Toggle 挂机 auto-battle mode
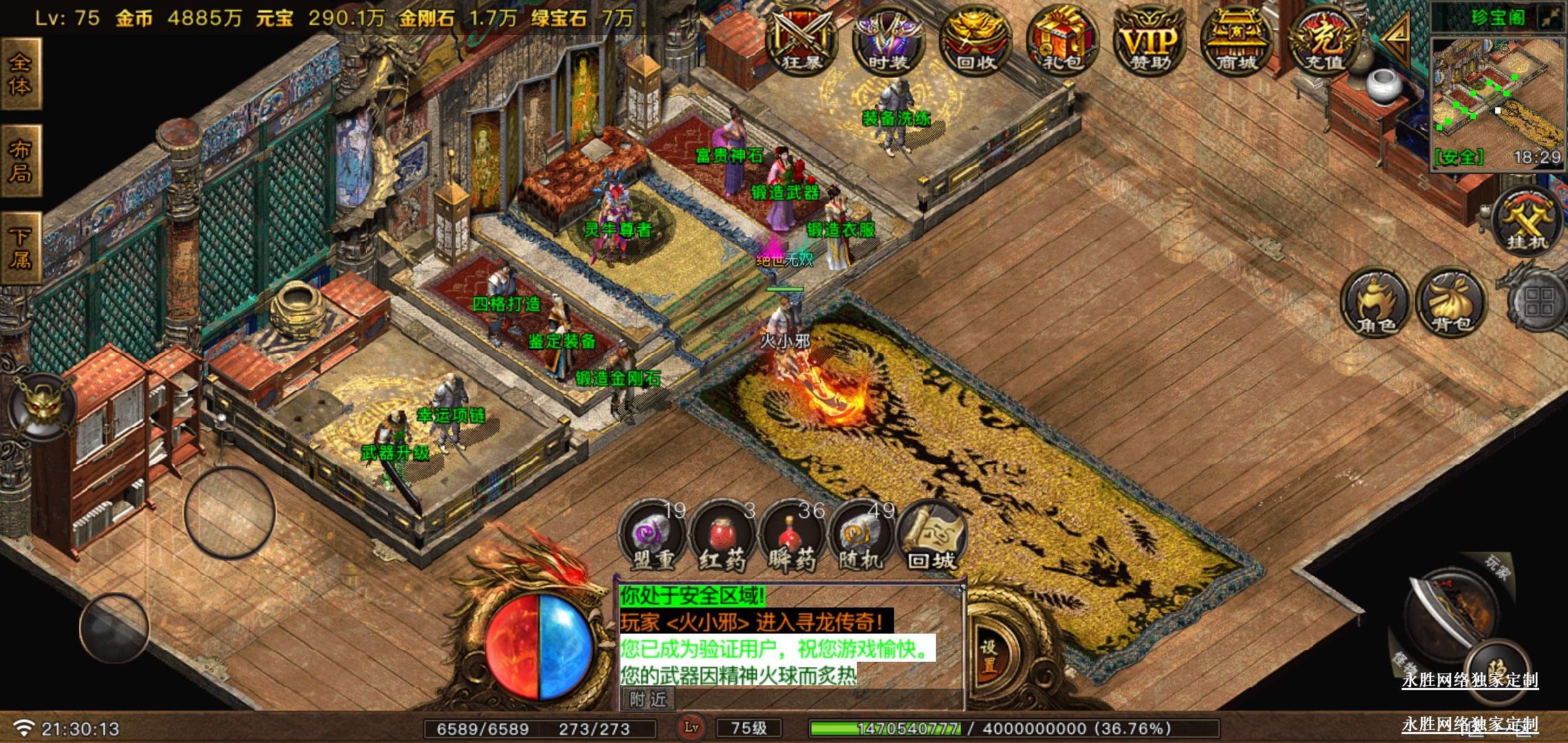The height and width of the screenshot is (743, 1568). pos(1527,222)
